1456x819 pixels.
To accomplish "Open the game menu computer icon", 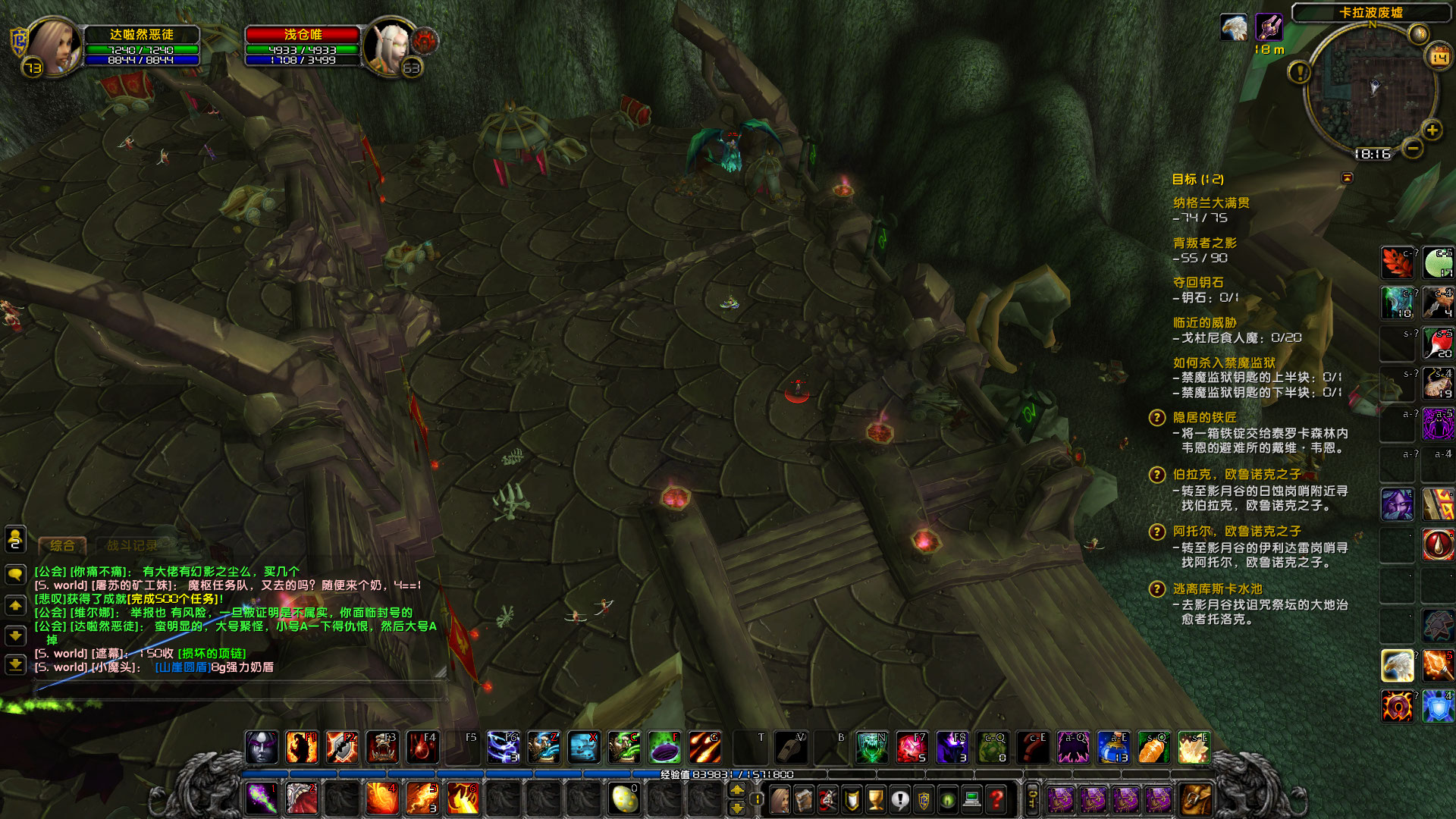I will coord(971,799).
